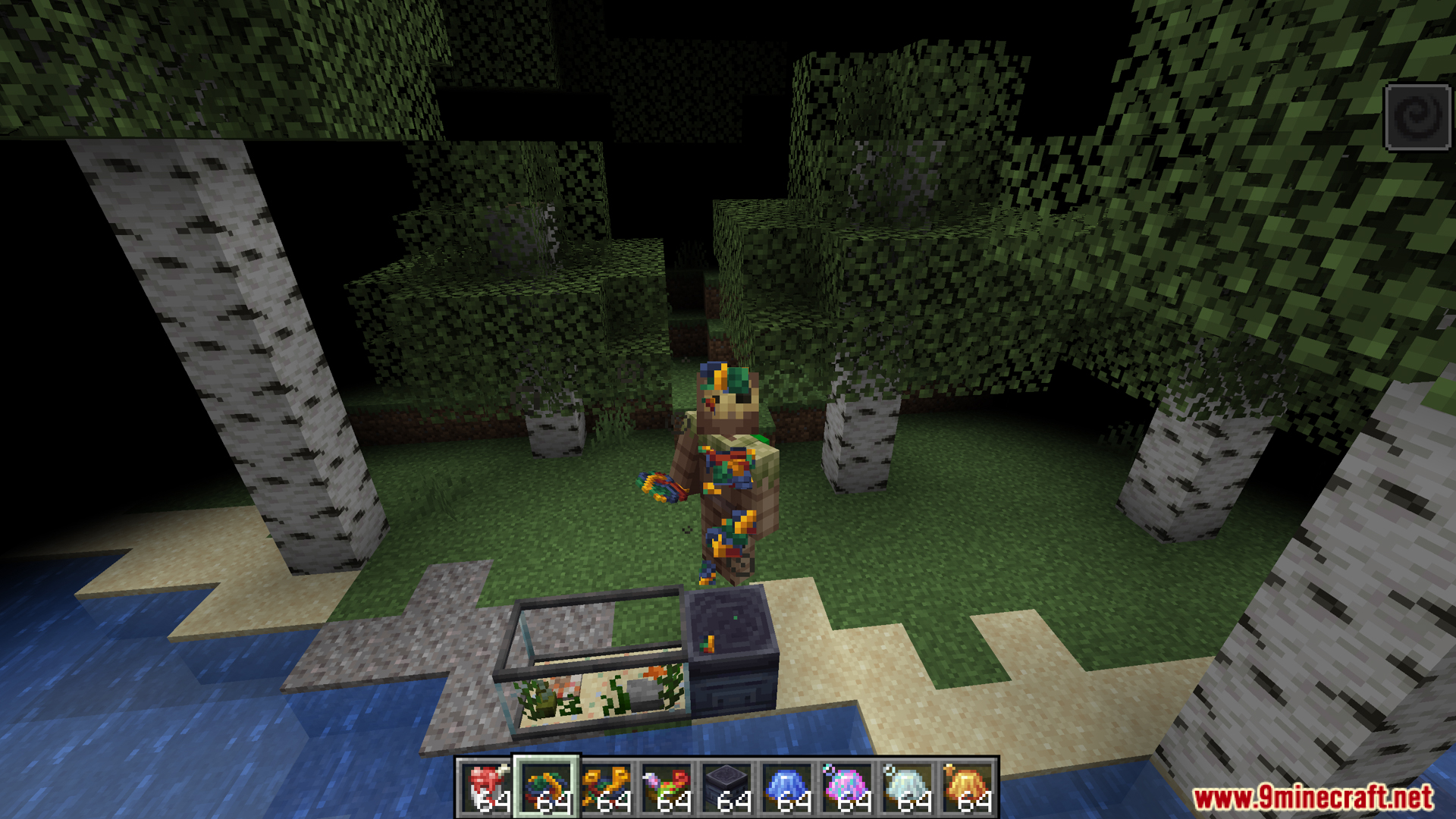Open the www.9minecraft.net watermark link
The width and height of the screenshot is (1456, 819).
pos(1313,797)
